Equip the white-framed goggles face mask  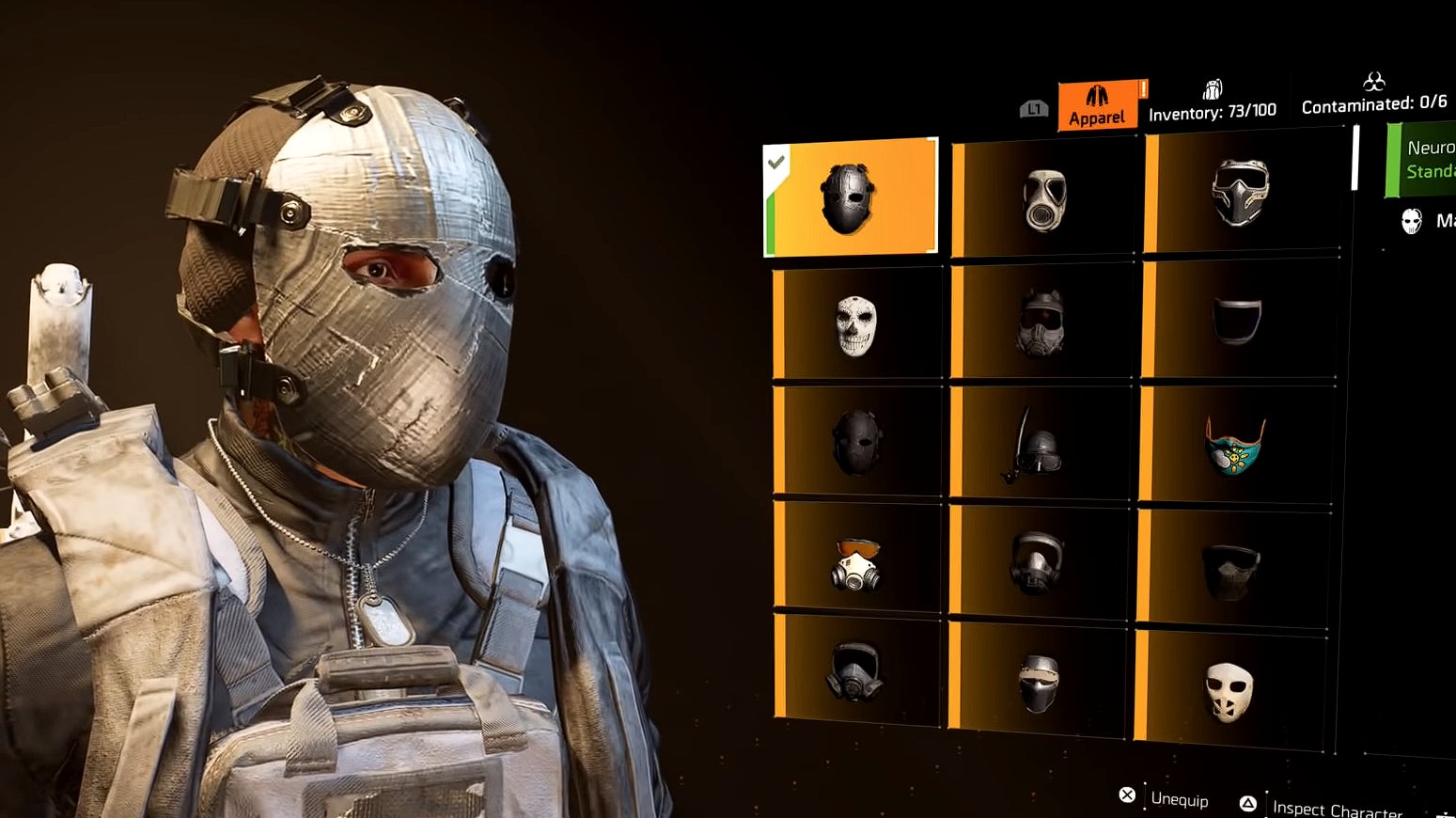[1240, 192]
